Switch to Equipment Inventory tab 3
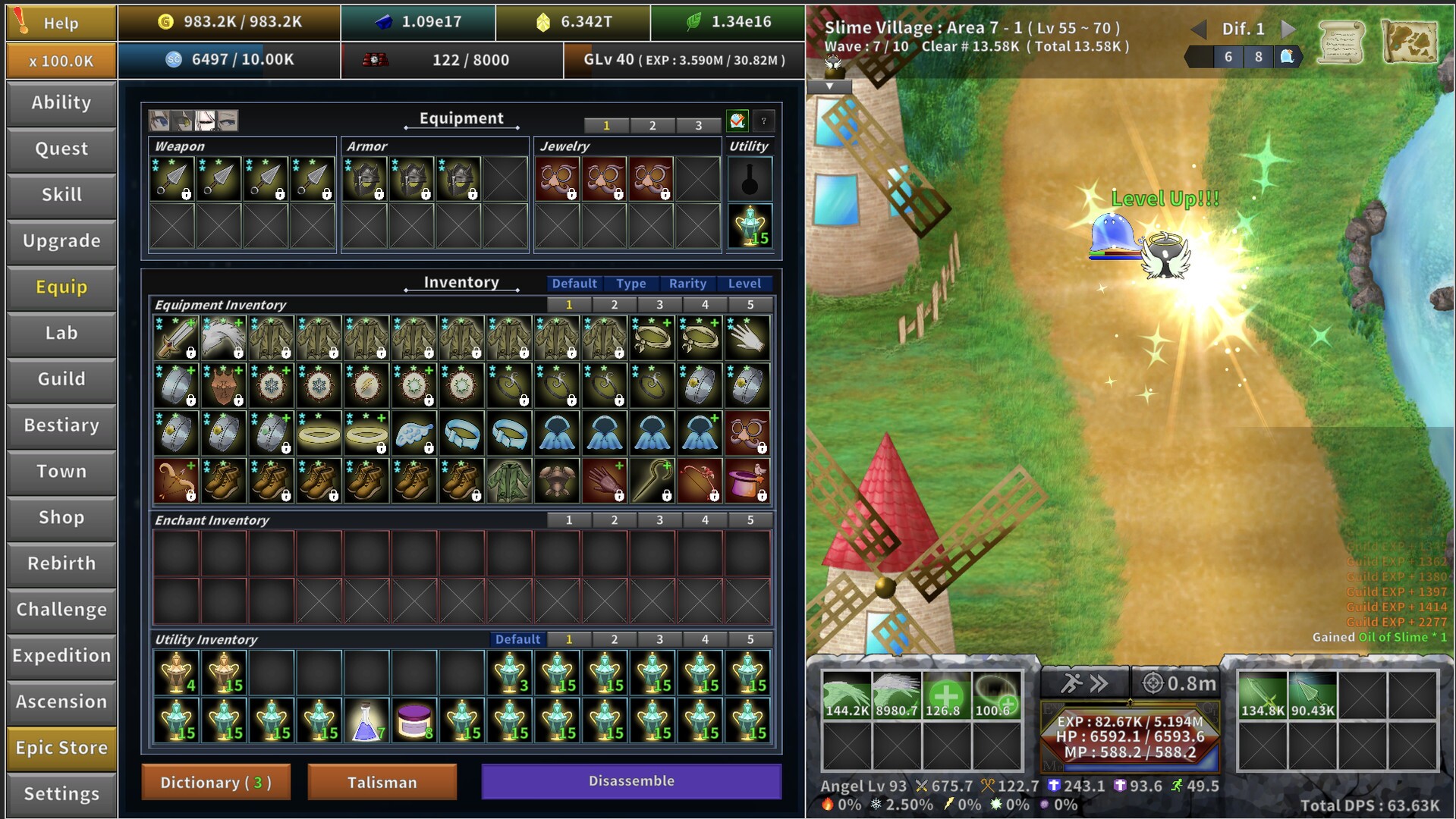 [x=659, y=304]
